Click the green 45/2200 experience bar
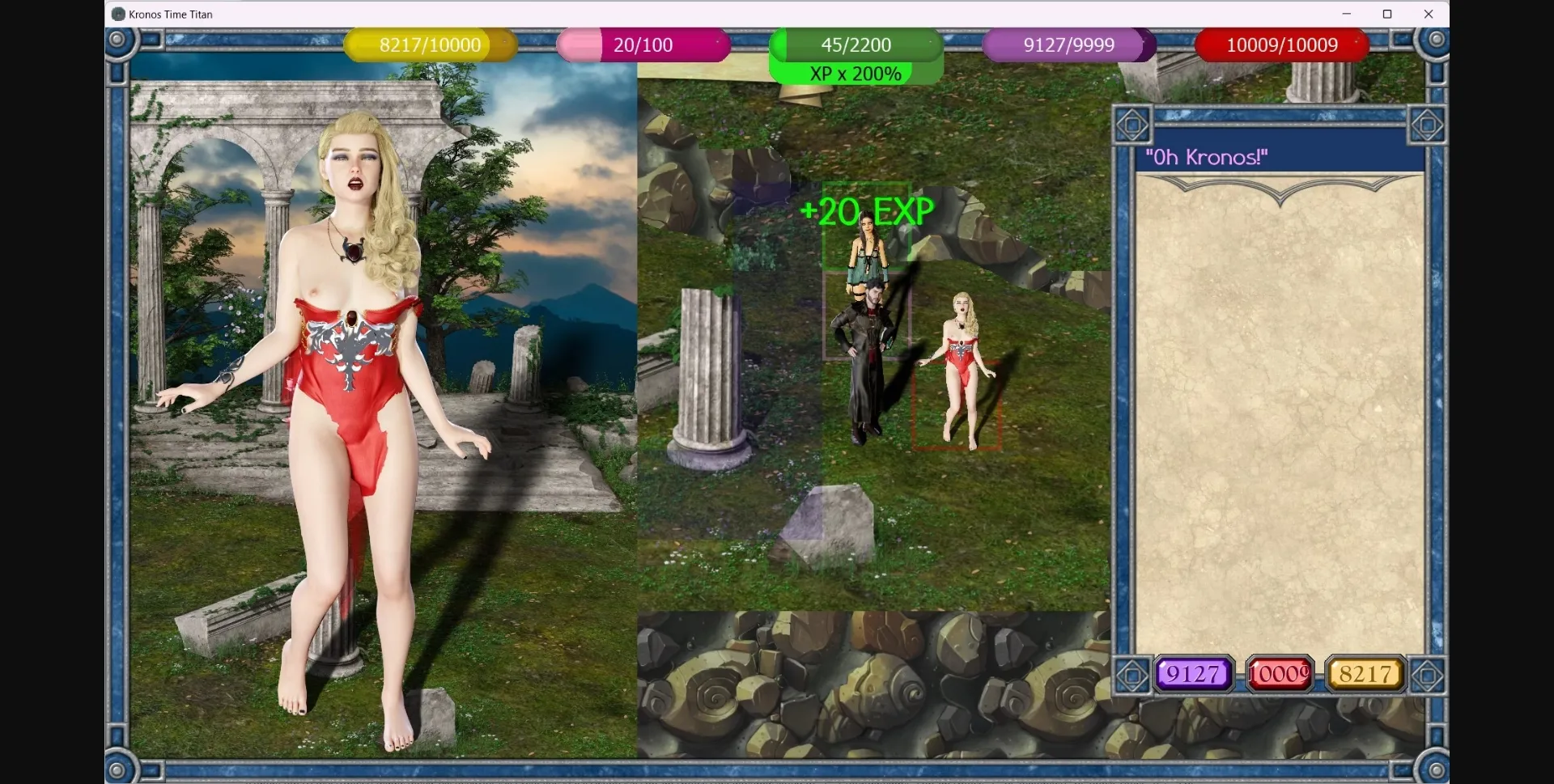This screenshot has width=1554, height=784. [x=856, y=45]
